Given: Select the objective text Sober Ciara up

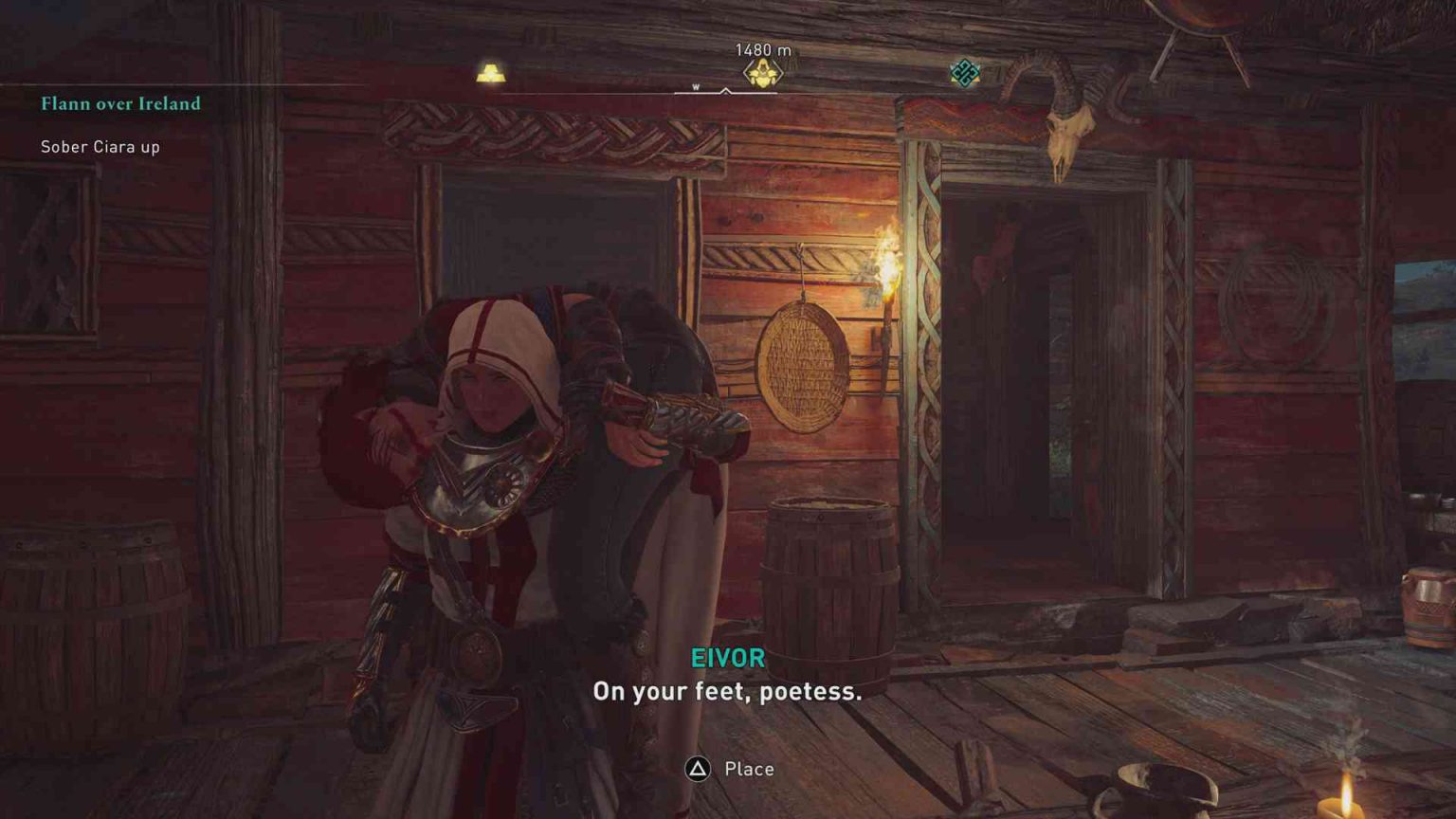Looking at the screenshot, I should (x=99, y=147).
